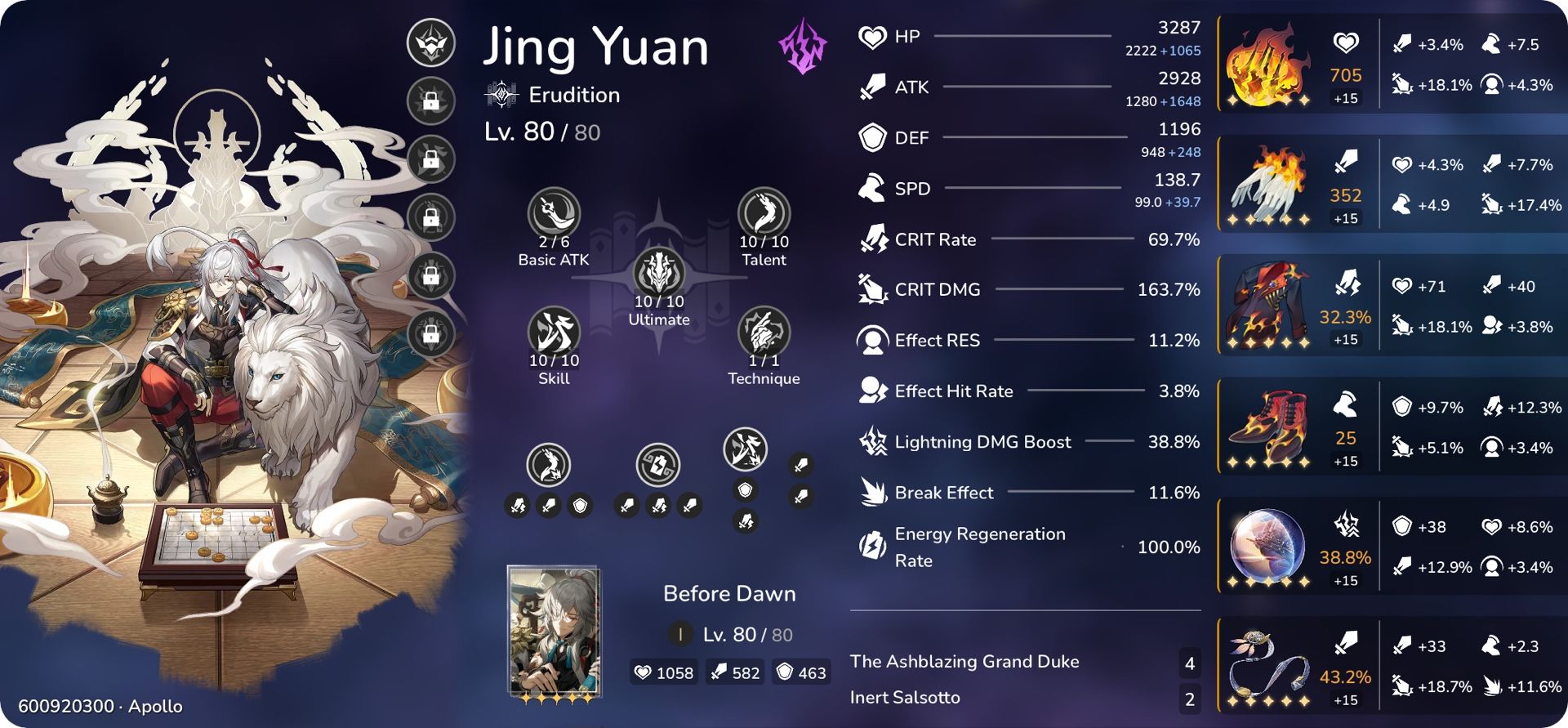
Task: Expand the first major trace bonus ability
Action: 549,466
